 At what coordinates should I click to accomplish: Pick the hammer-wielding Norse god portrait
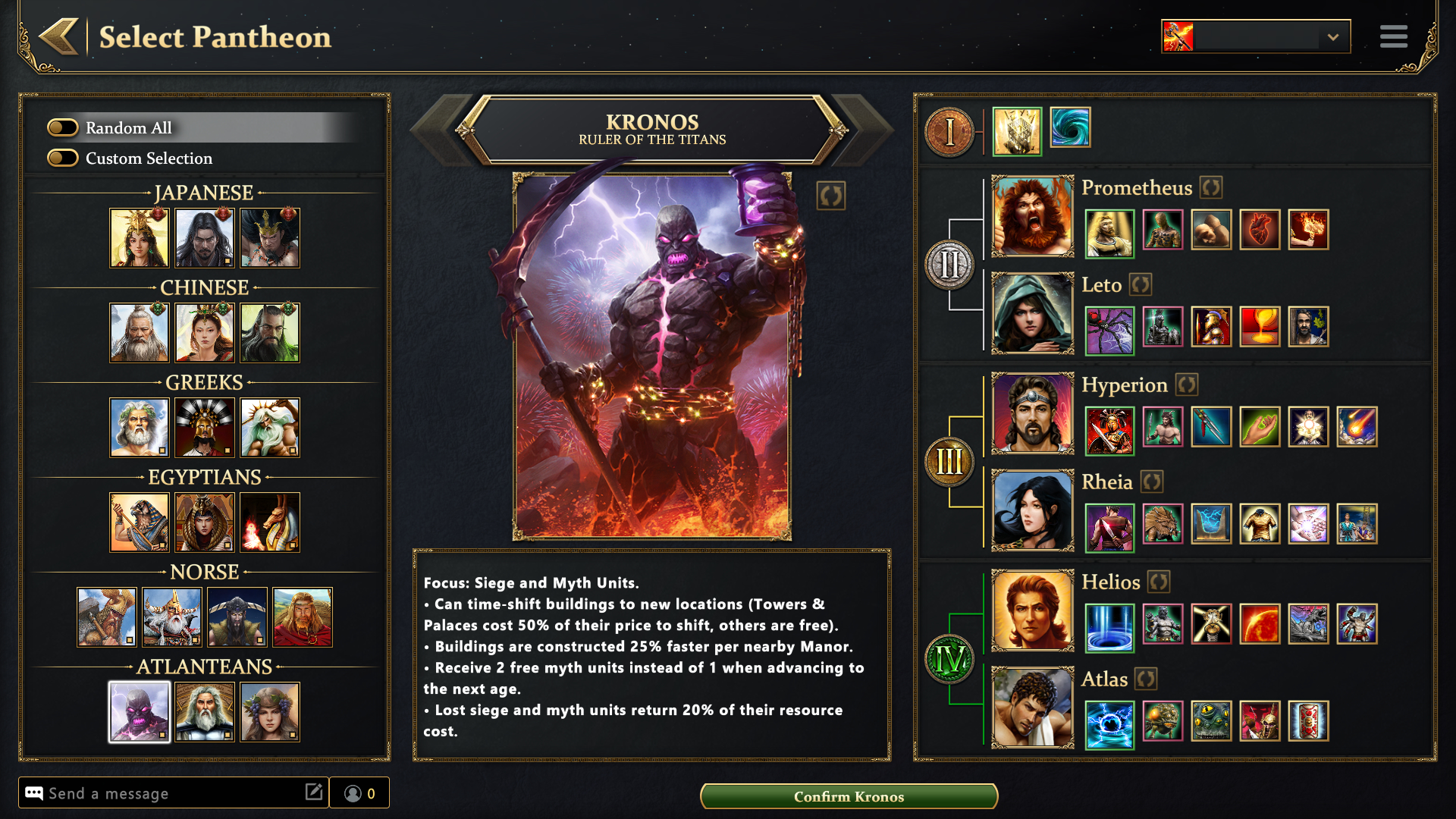coord(107,617)
